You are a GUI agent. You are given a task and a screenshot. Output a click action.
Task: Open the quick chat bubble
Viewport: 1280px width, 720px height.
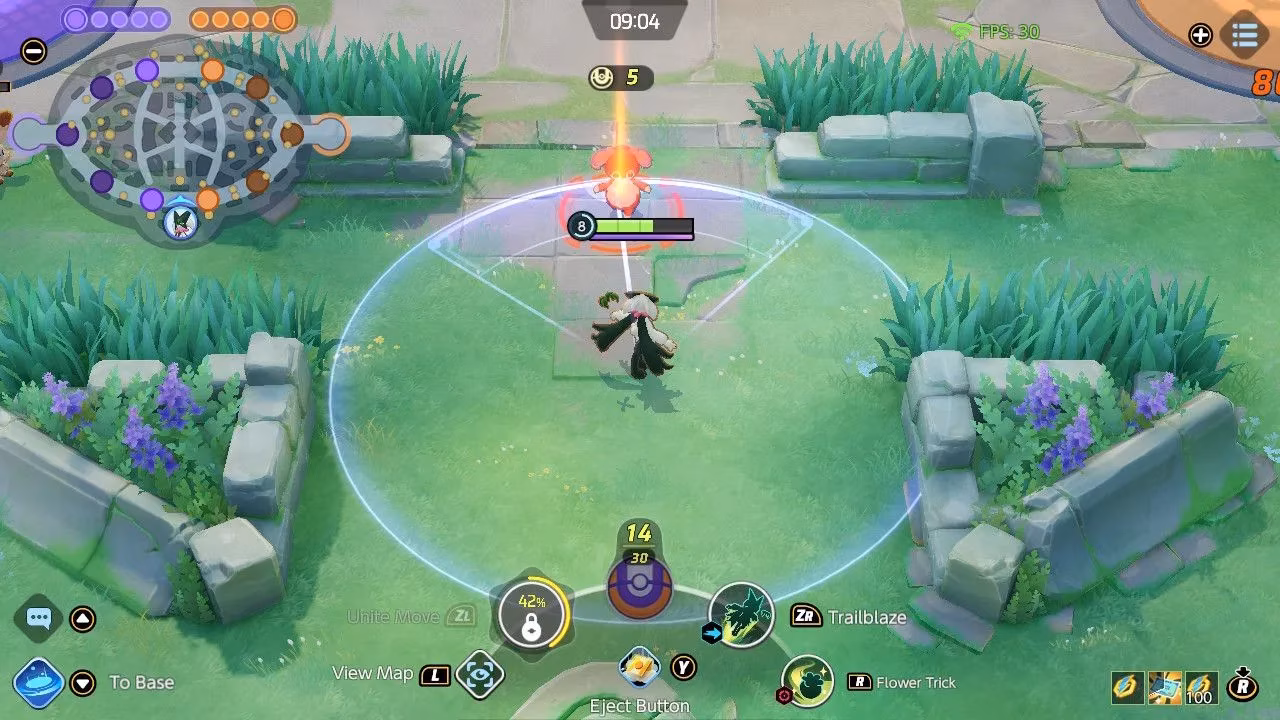coord(39,618)
